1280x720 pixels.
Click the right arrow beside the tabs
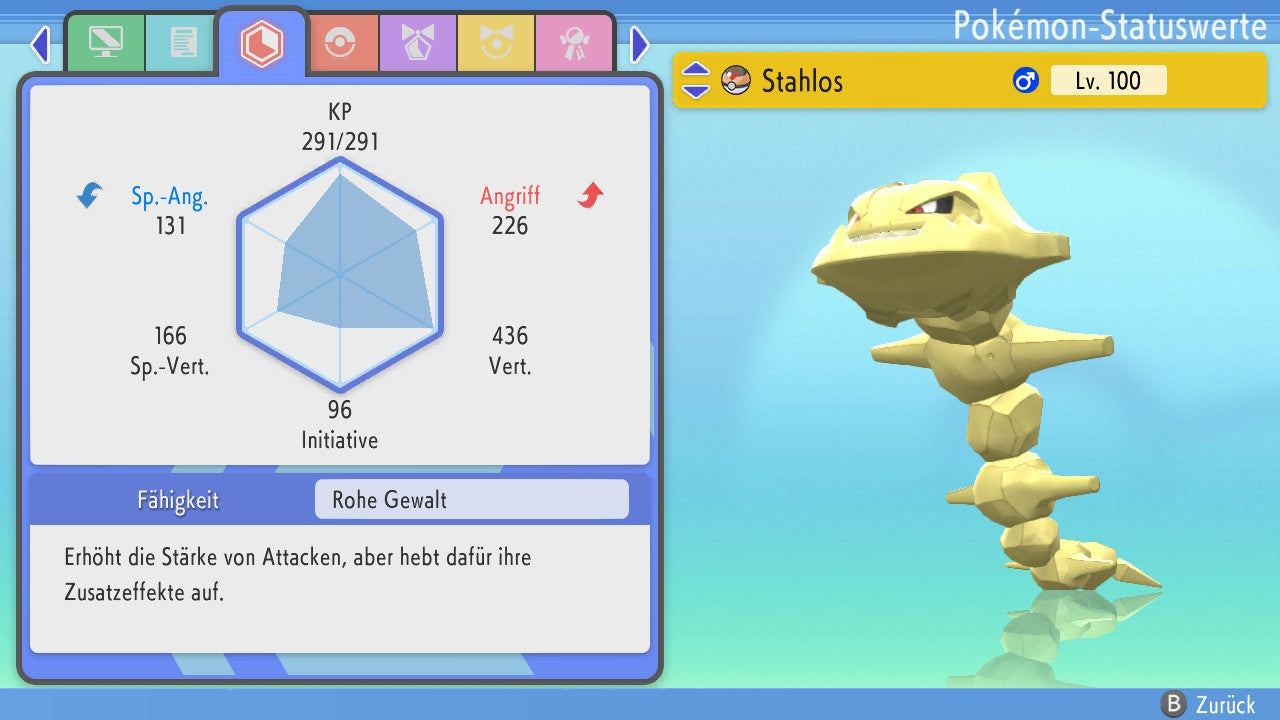640,44
